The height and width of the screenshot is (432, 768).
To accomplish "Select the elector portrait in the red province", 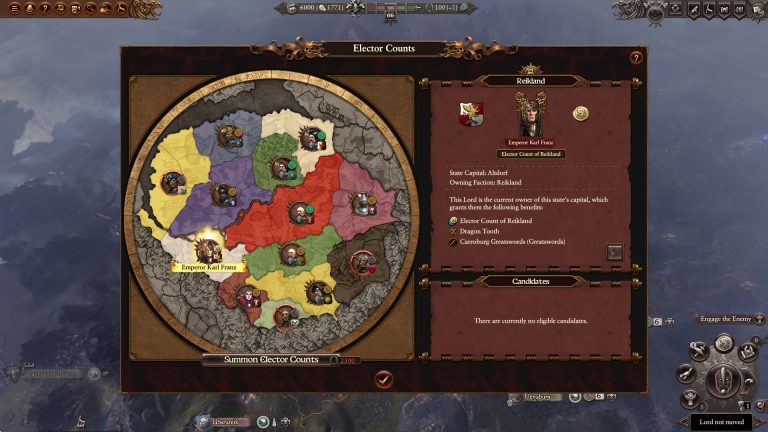I will pos(299,212).
